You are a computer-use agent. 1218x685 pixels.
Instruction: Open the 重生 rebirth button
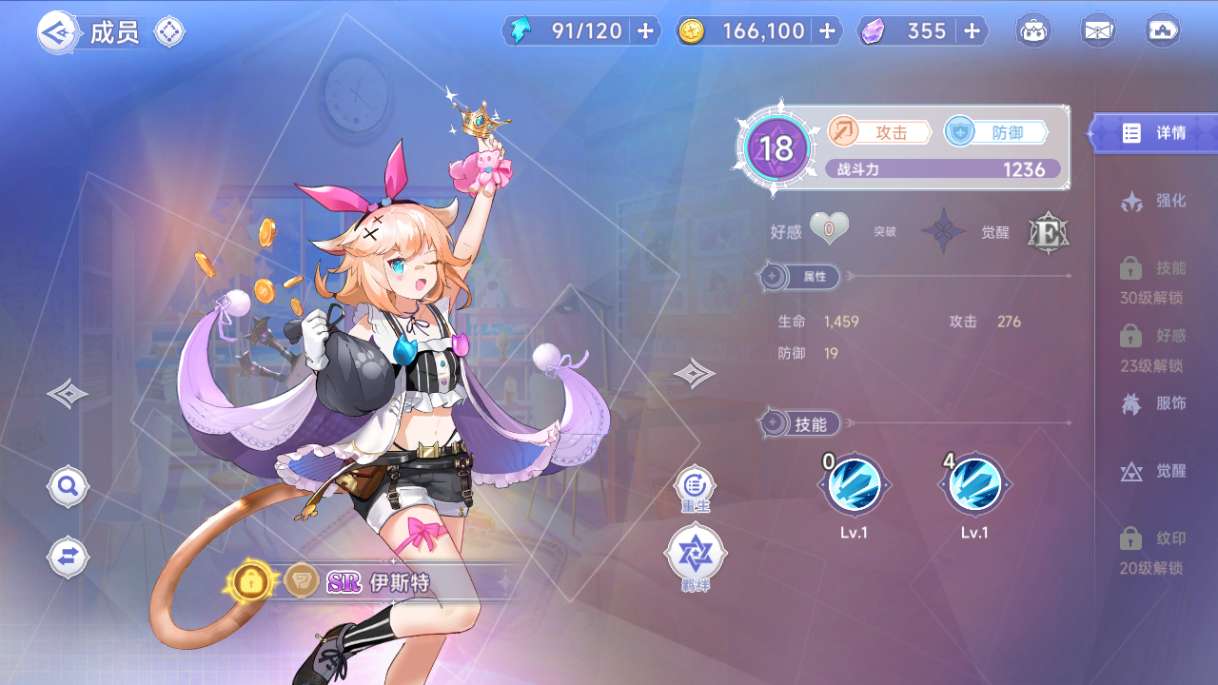point(694,487)
